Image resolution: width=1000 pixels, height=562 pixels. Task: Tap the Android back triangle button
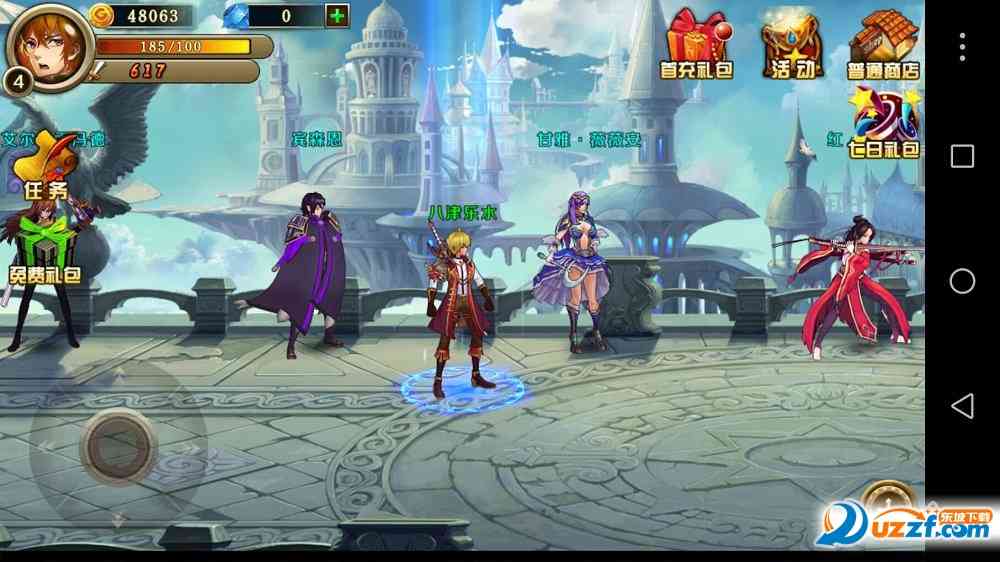pyautogui.click(x=962, y=405)
